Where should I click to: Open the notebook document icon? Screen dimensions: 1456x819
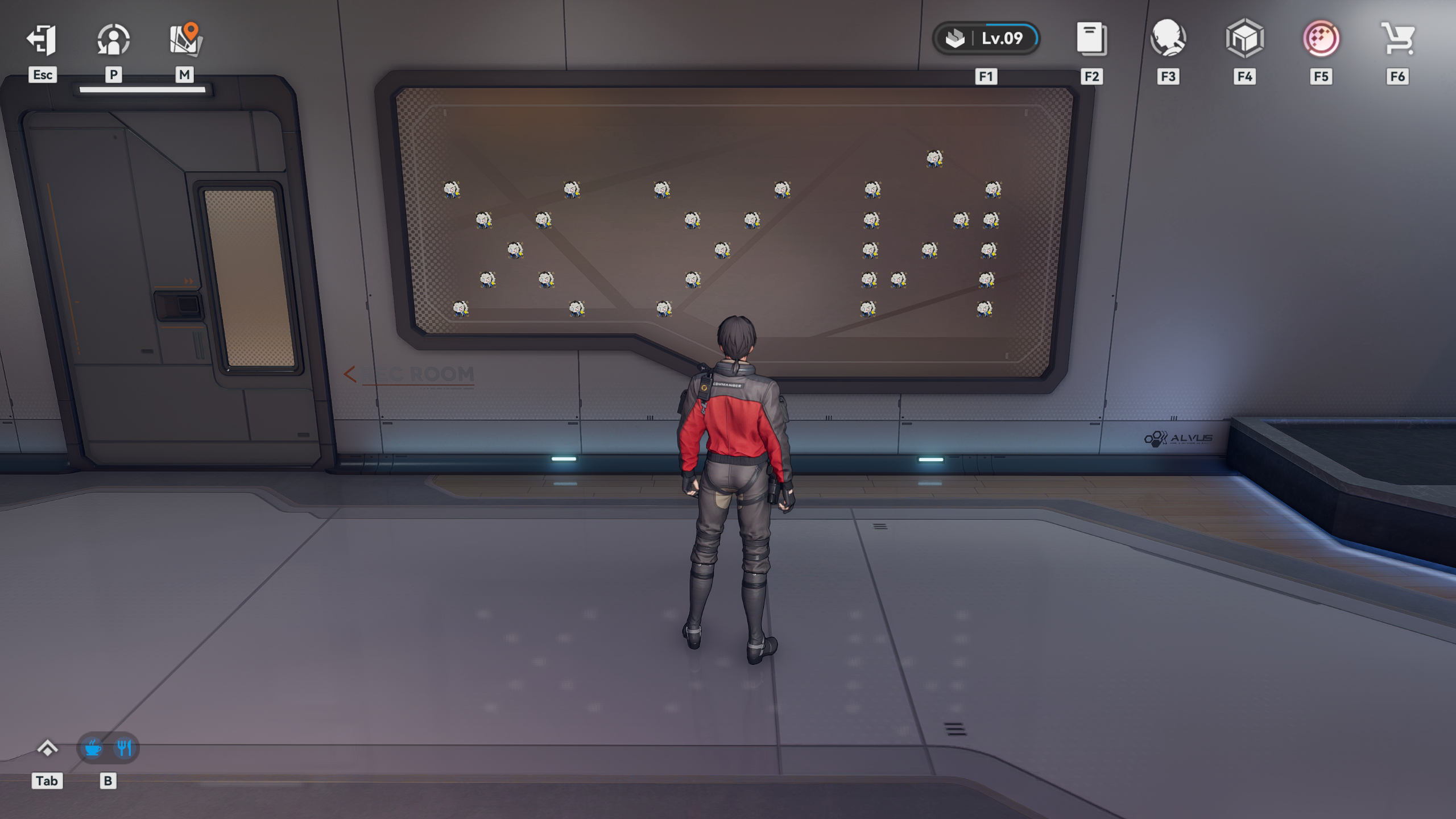(1091, 39)
